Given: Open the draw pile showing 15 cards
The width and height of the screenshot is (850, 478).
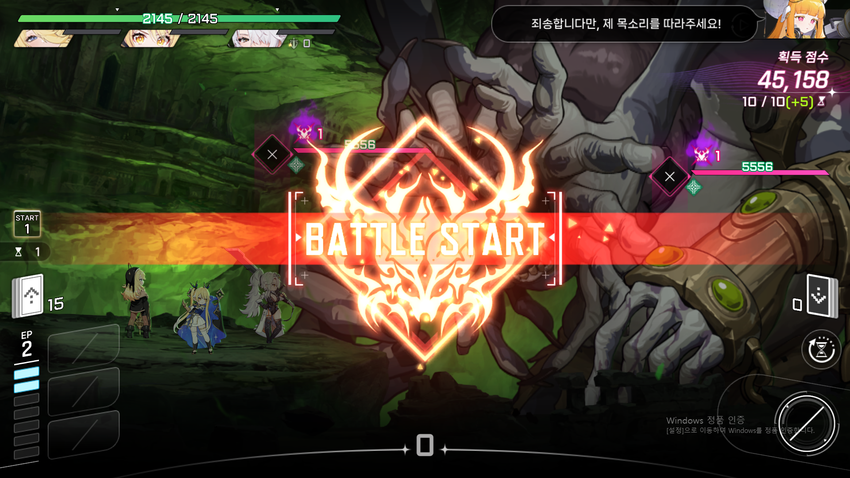Looking at the screenshot, I should click(x=28, y=296).
